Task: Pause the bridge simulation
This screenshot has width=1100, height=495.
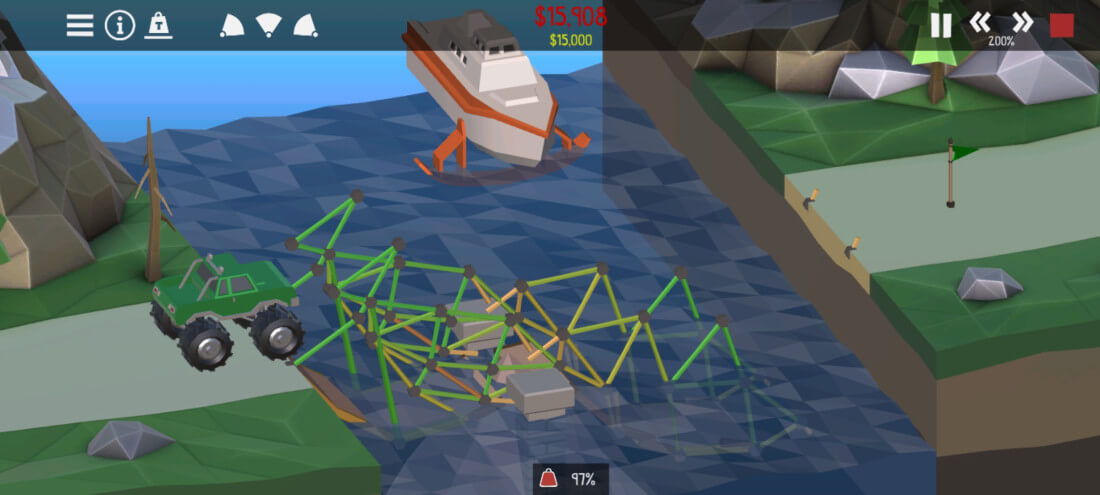Action: [941, 25]
